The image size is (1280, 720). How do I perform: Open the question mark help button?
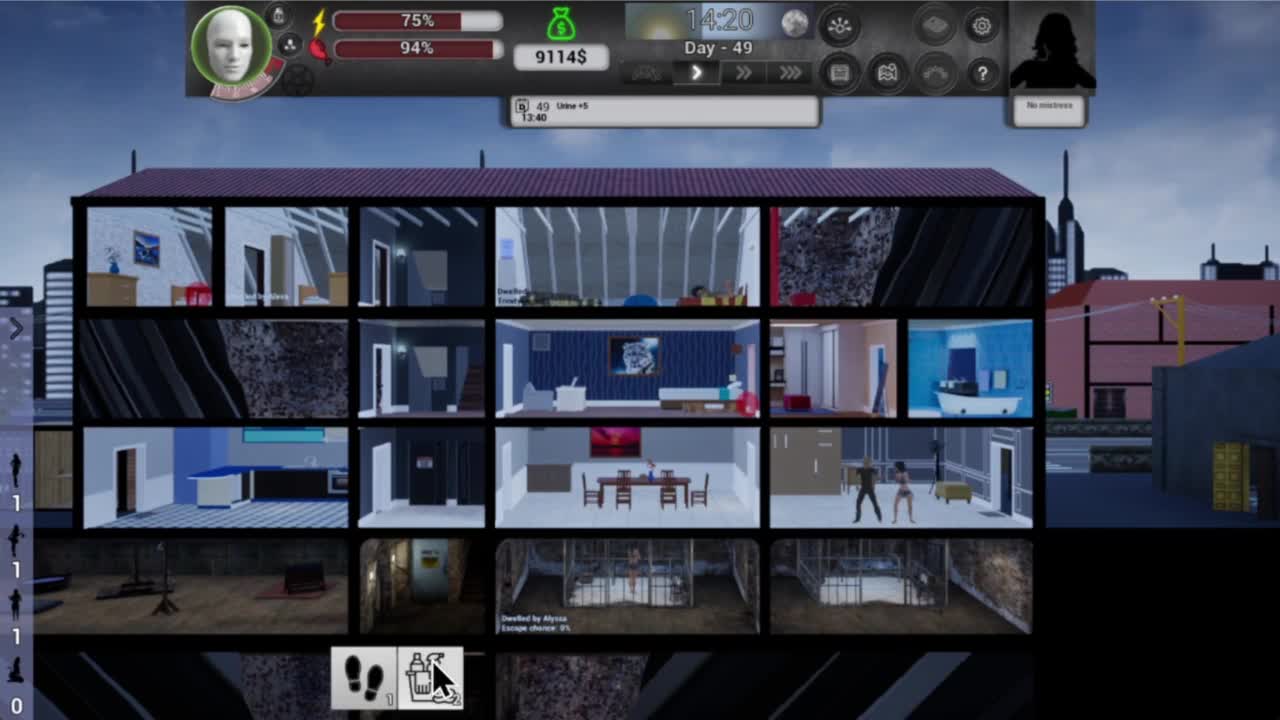tap(982, 73)
